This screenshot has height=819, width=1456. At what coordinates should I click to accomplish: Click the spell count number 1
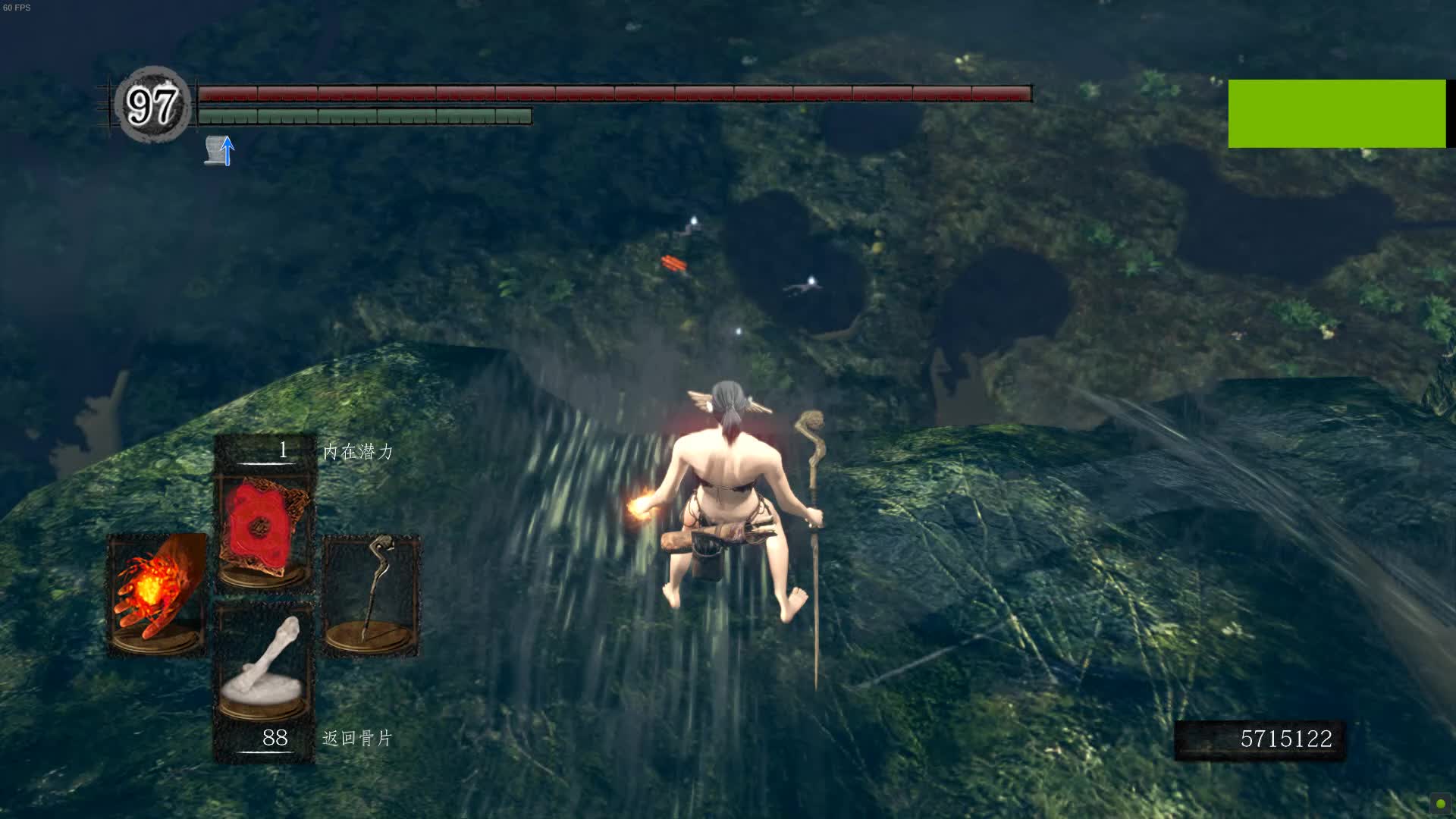click(x=281, y=449)
